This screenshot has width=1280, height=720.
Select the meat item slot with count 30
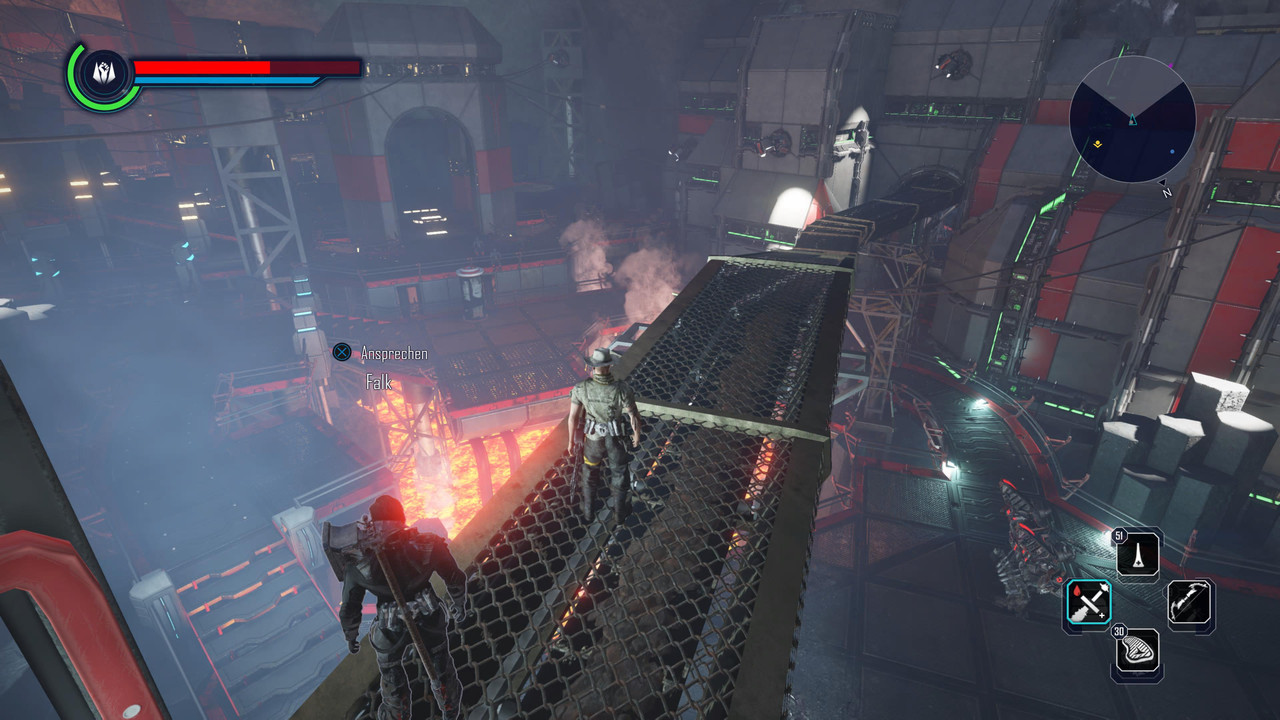pos(1138,653)
